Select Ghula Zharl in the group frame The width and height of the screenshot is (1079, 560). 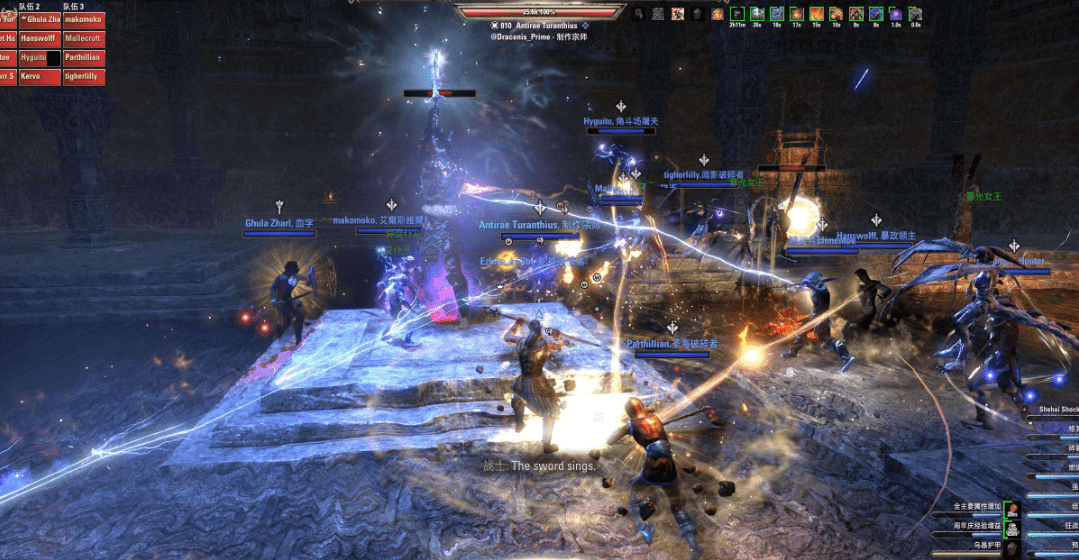(x=39, y=19)
